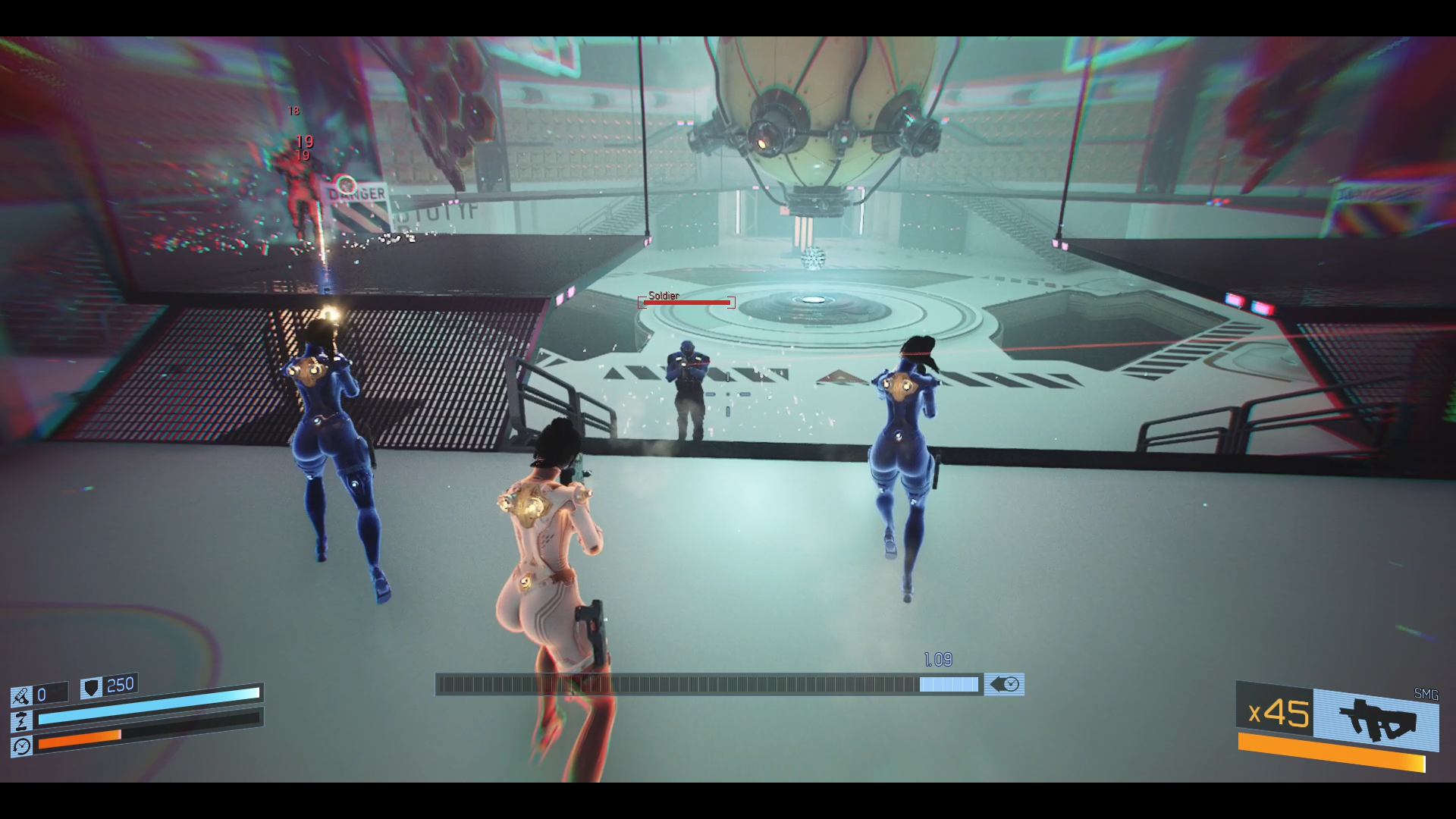Click the 1.09 timer label
Image resolution: width=1456 pixels, height=819 pixels.
pyautogui.click(x=938, y=660)
